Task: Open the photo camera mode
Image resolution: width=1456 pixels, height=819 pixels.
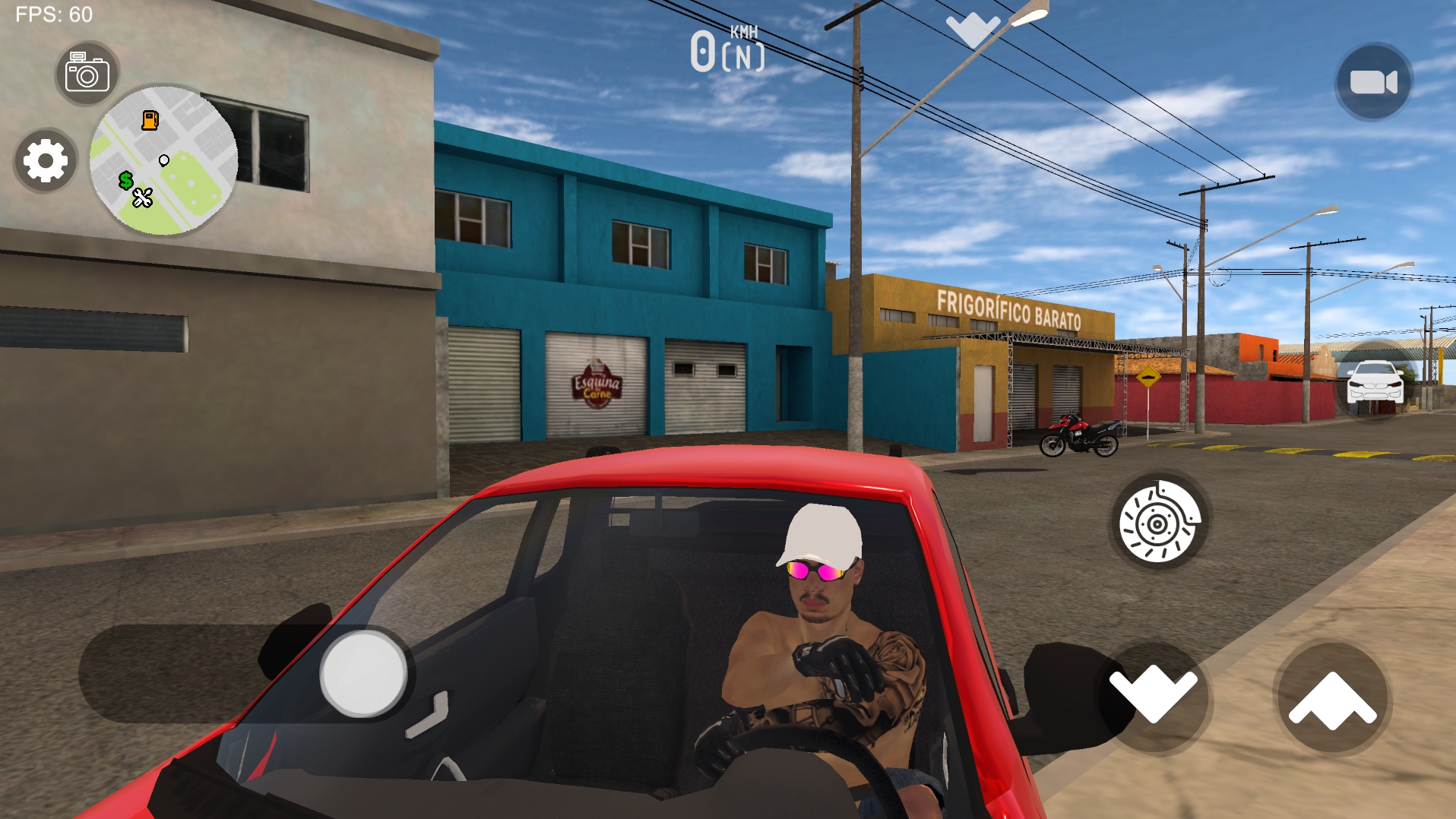Action: click(86, 72)
